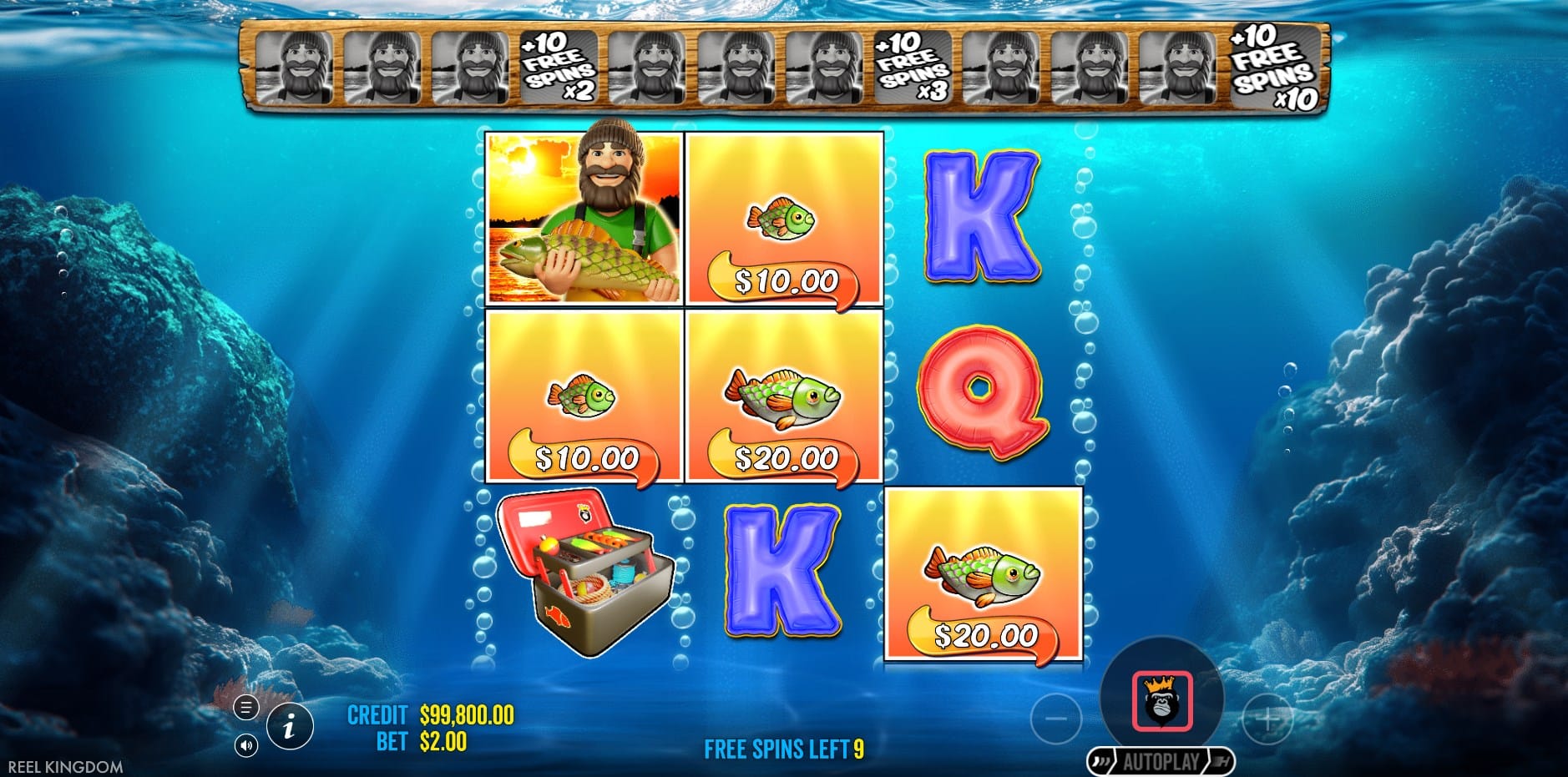The height and width of the screenshot is (777, 1568).
Task: Open the hamburger menu
Action: [245, 708]
